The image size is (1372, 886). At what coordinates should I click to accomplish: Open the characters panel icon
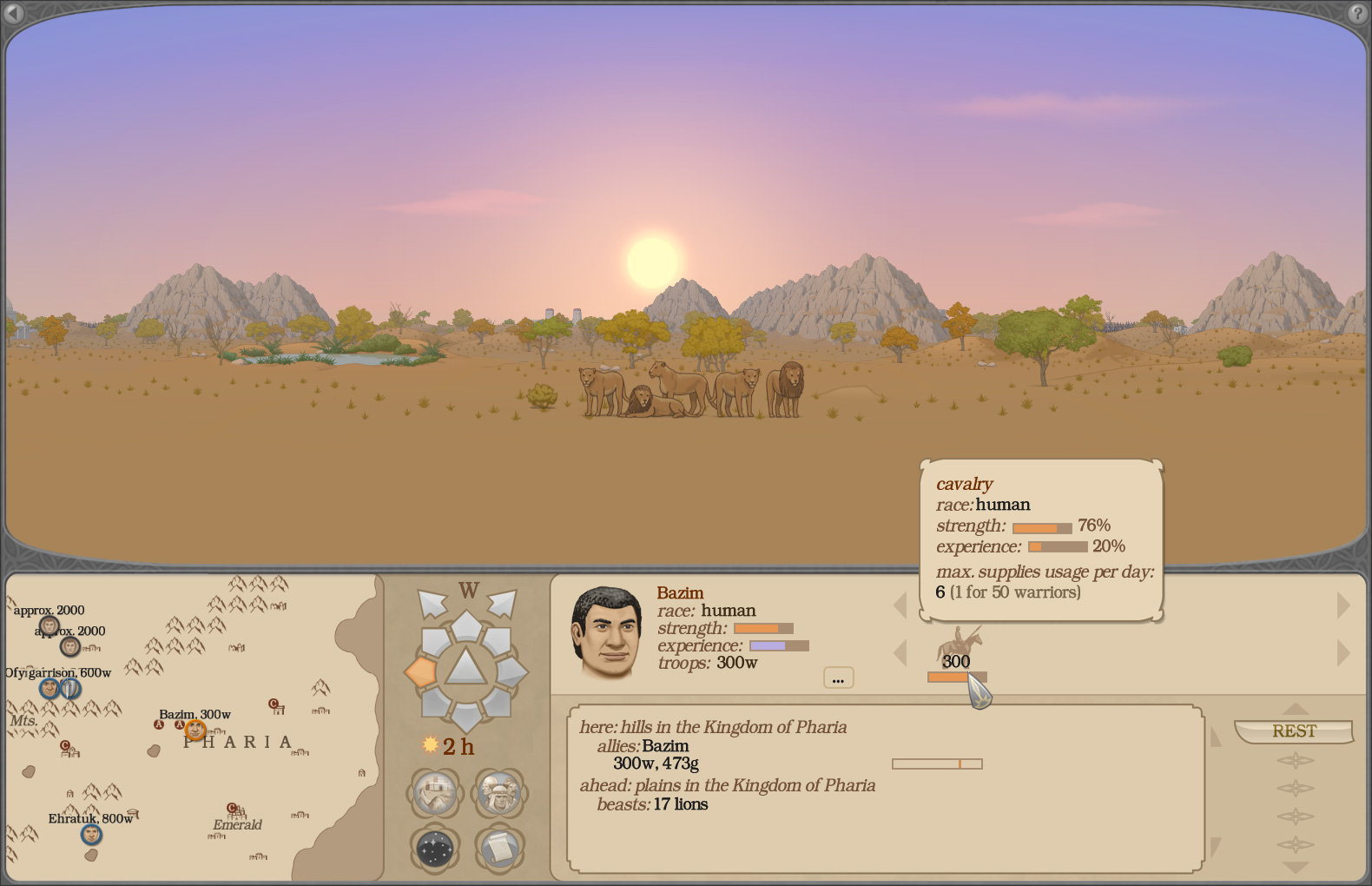tap(498, 793)
